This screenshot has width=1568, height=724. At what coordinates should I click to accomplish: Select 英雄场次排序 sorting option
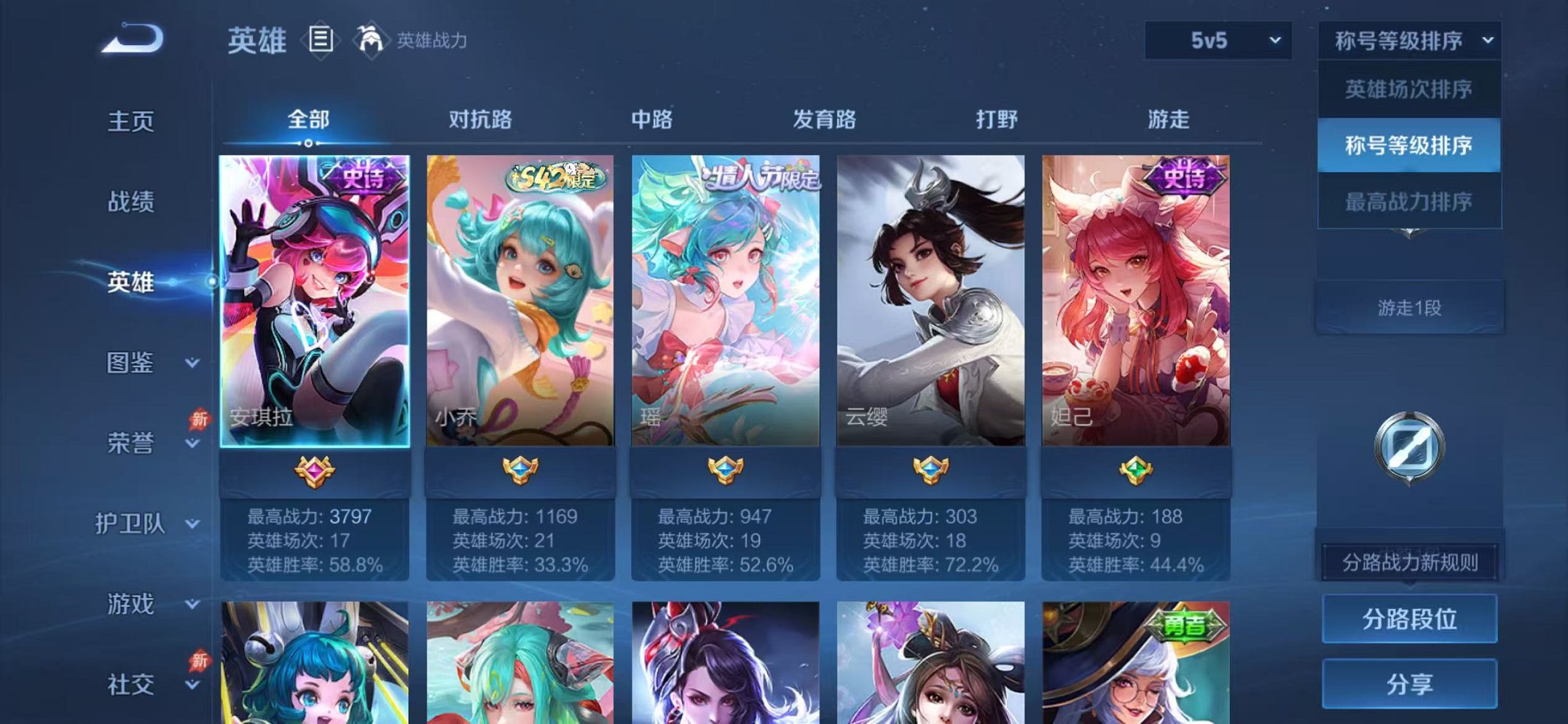pos(1409,87)
